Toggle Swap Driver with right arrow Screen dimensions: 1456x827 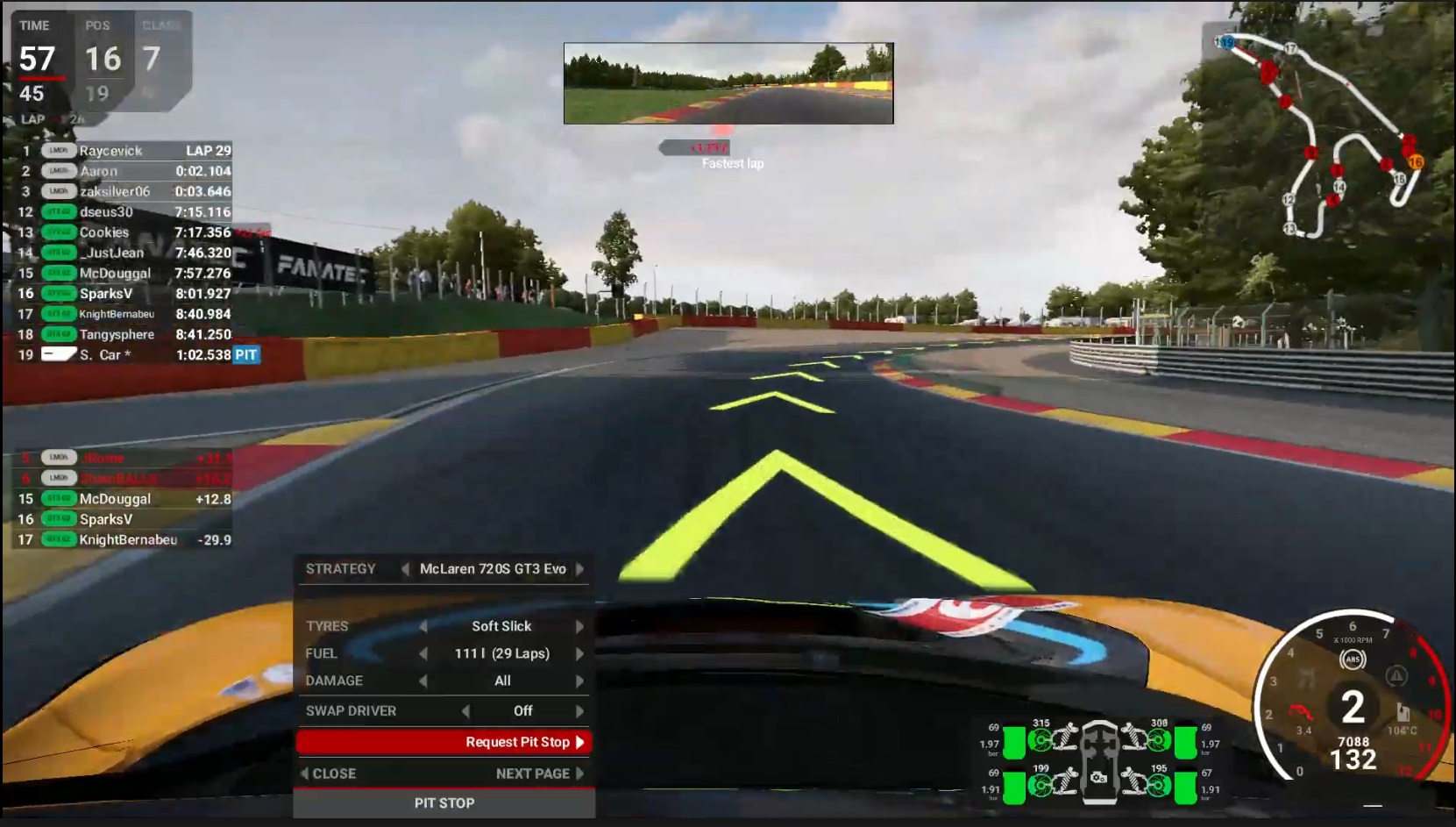click(x=579, y=710)
